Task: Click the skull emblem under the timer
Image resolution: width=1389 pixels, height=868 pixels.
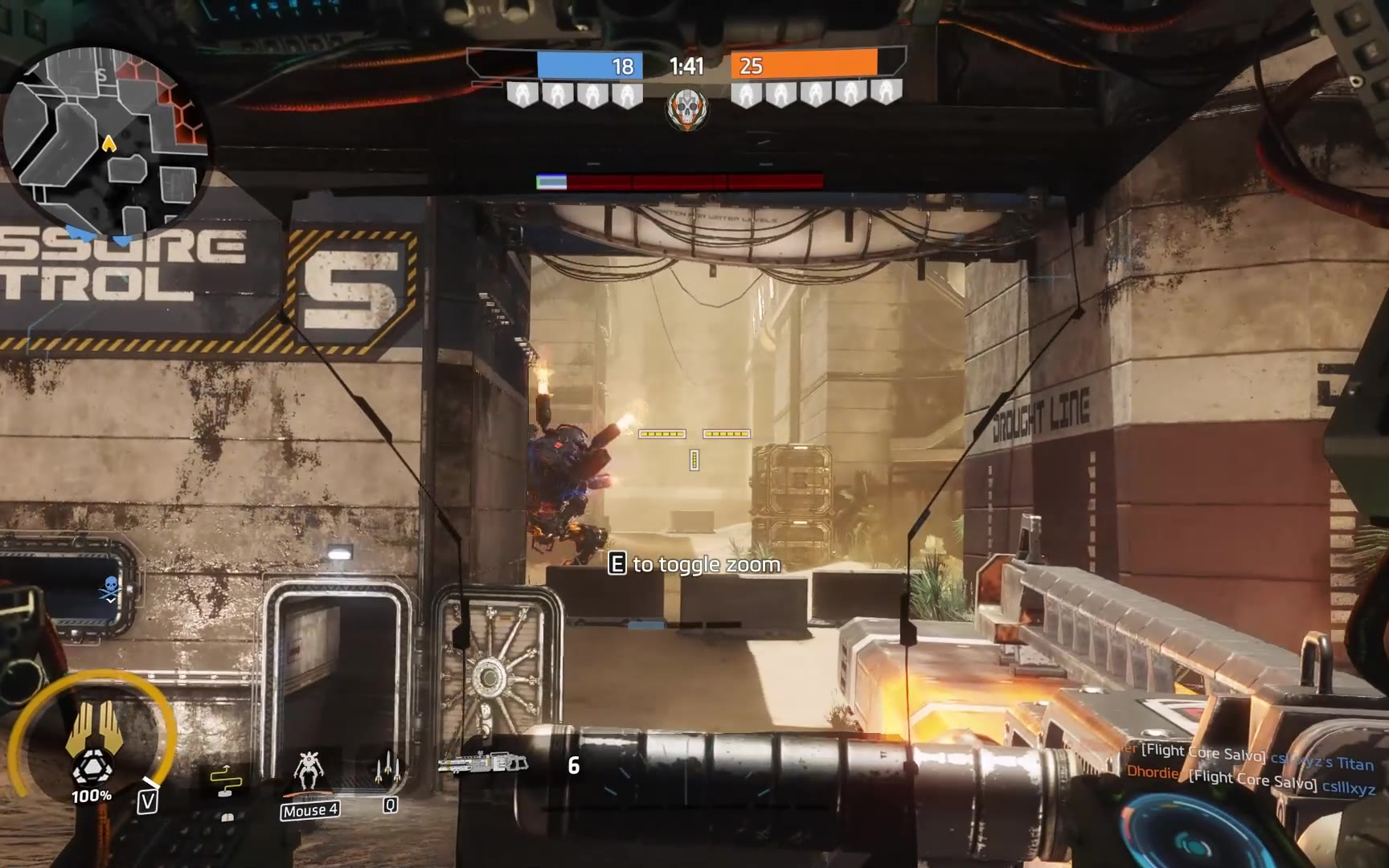Action: point(687,108)
